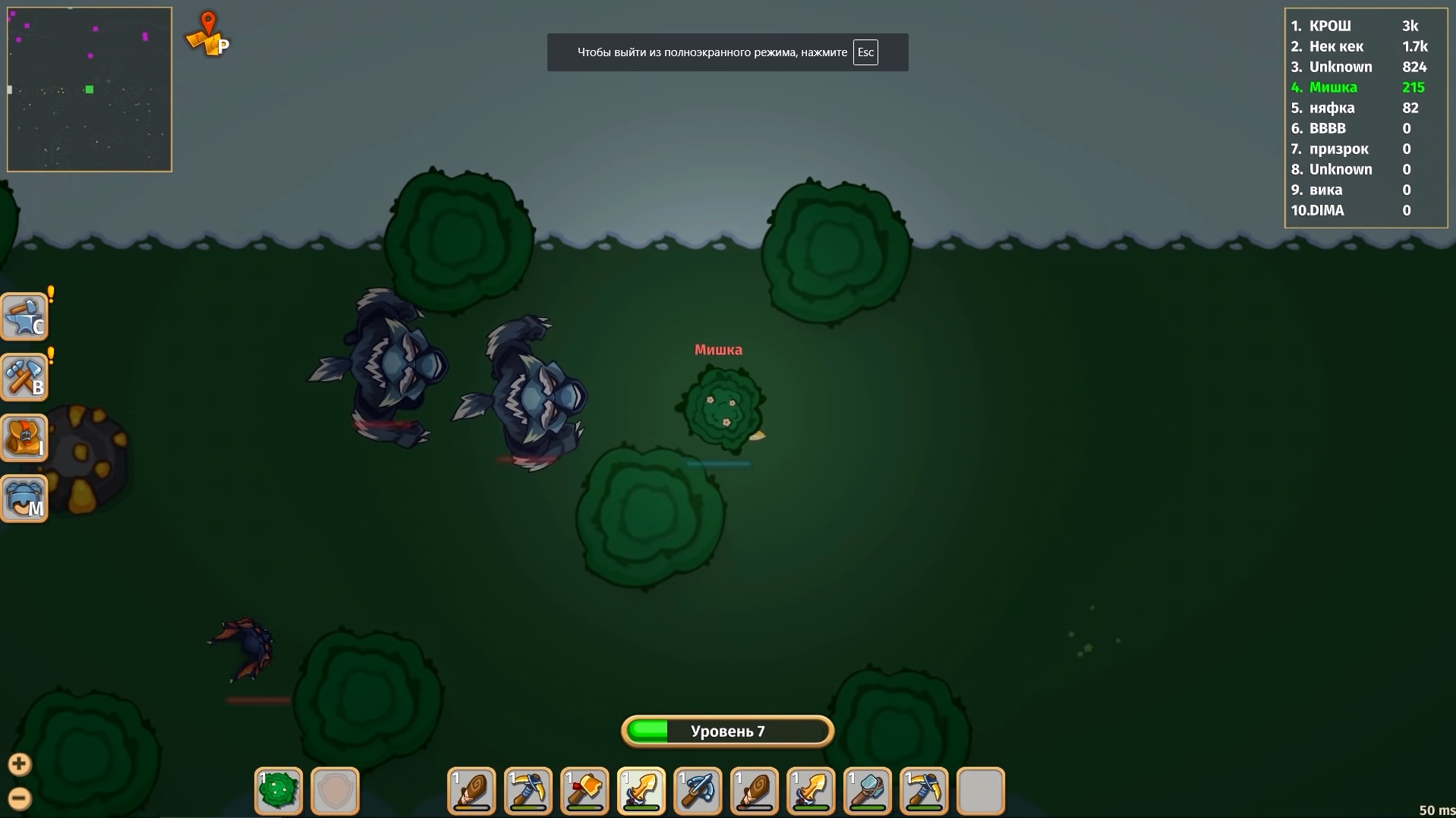1456x818 pixels.
Task: Click Мишка highlighted in the leaderboard
Action: (1333, 87)
